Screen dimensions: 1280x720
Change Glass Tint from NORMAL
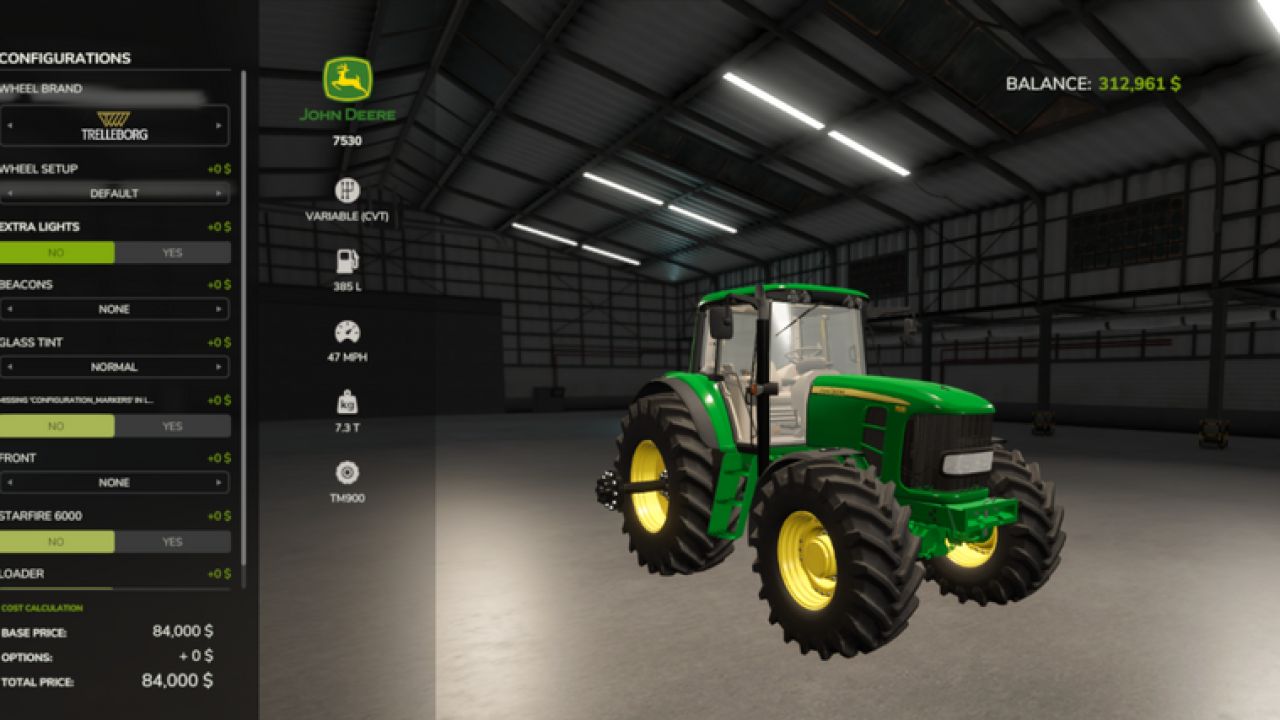click(117, 367)
